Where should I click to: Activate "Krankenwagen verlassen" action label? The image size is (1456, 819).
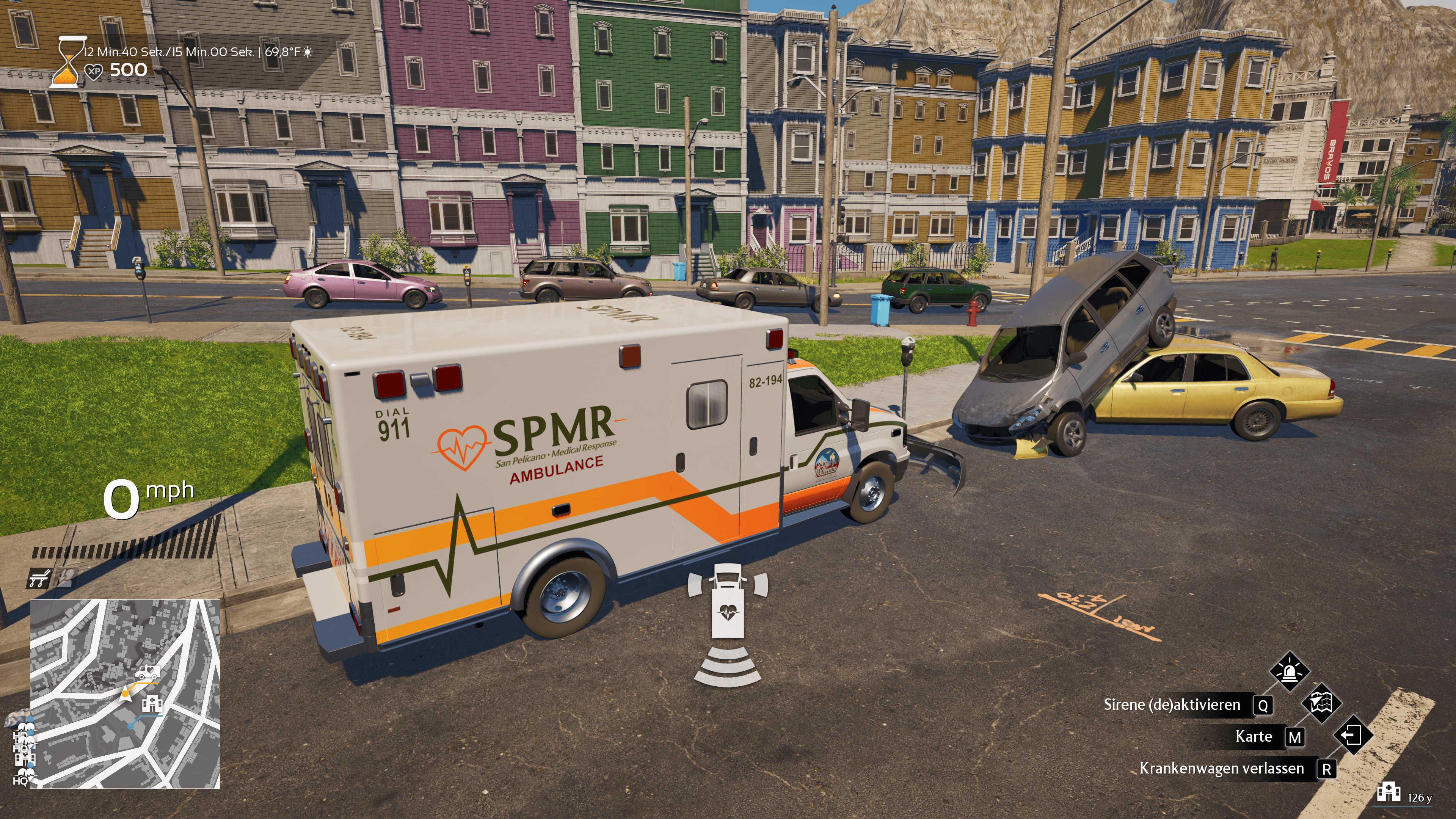click(1221, 769)
